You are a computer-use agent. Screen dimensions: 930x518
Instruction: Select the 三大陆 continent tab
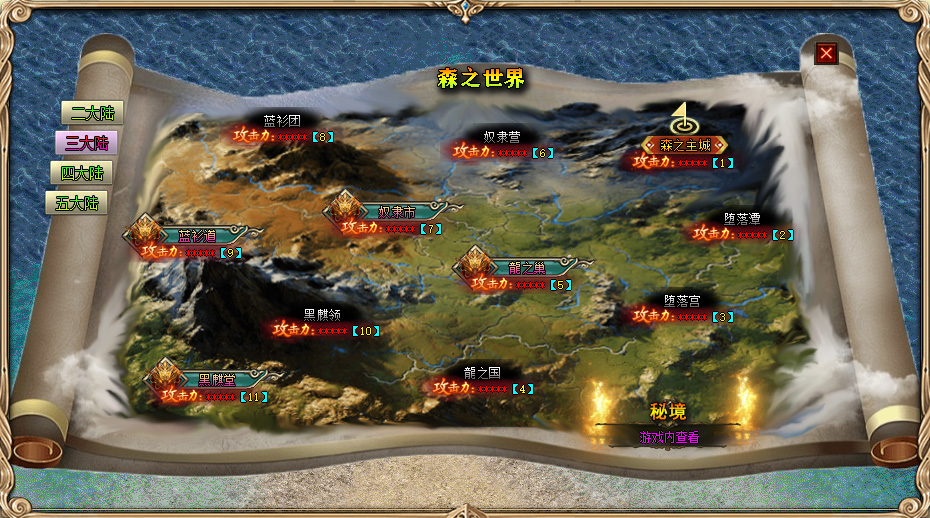87,143
